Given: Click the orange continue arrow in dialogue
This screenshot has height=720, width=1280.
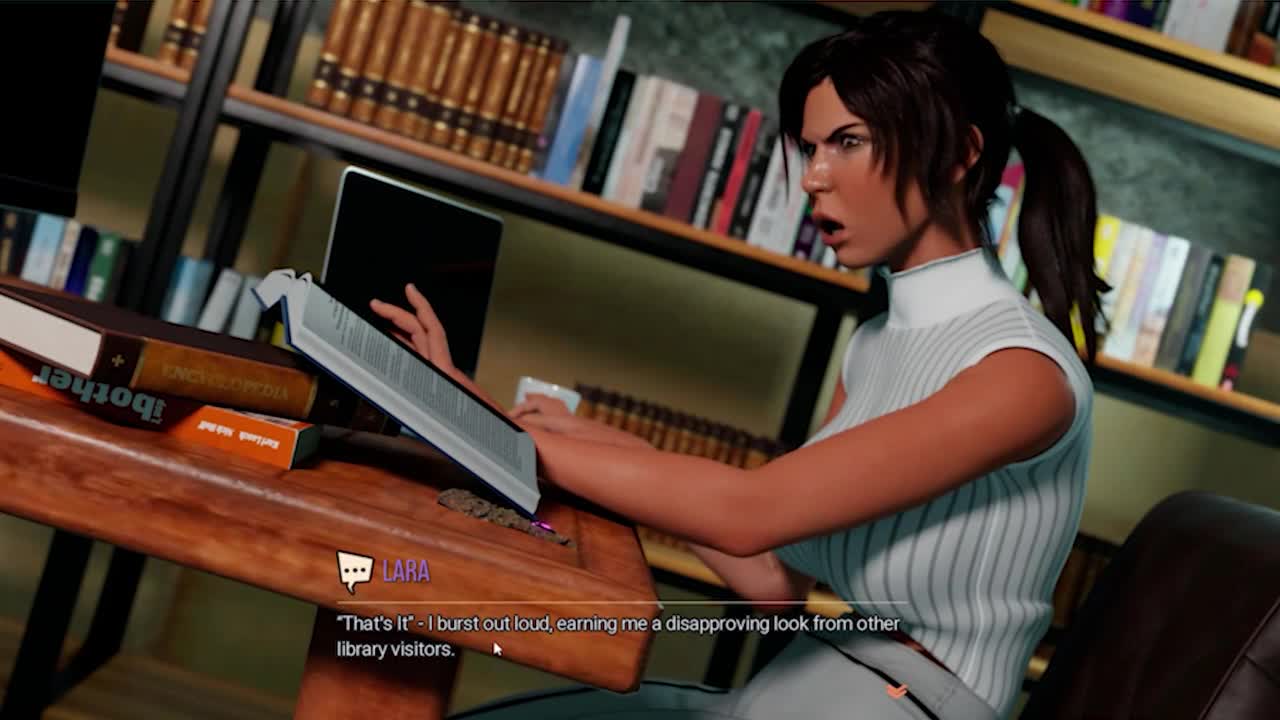Looking at the screenshot, I should pyautogui.click(x=897, y=691).
